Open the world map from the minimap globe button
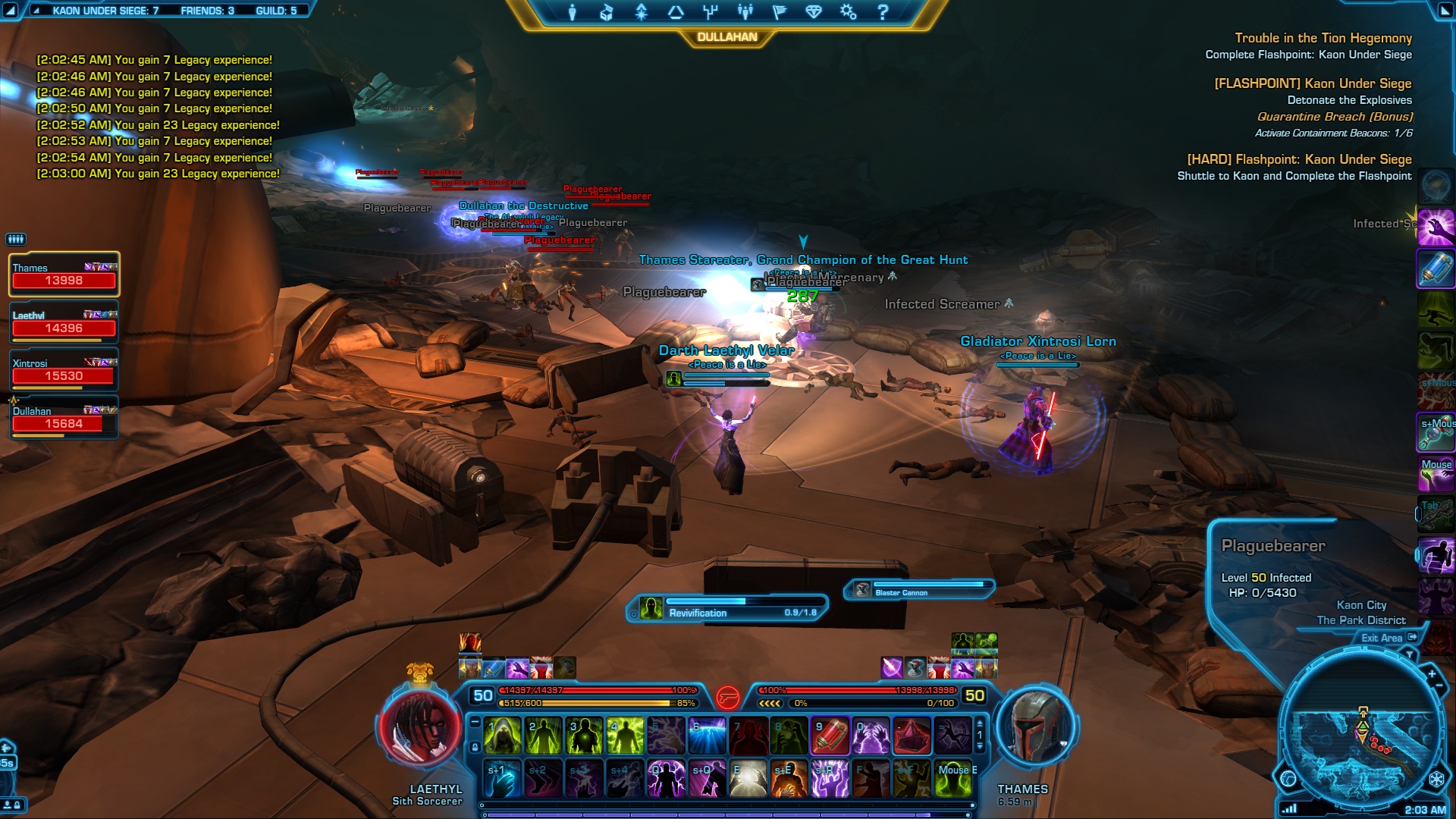 1288,778
